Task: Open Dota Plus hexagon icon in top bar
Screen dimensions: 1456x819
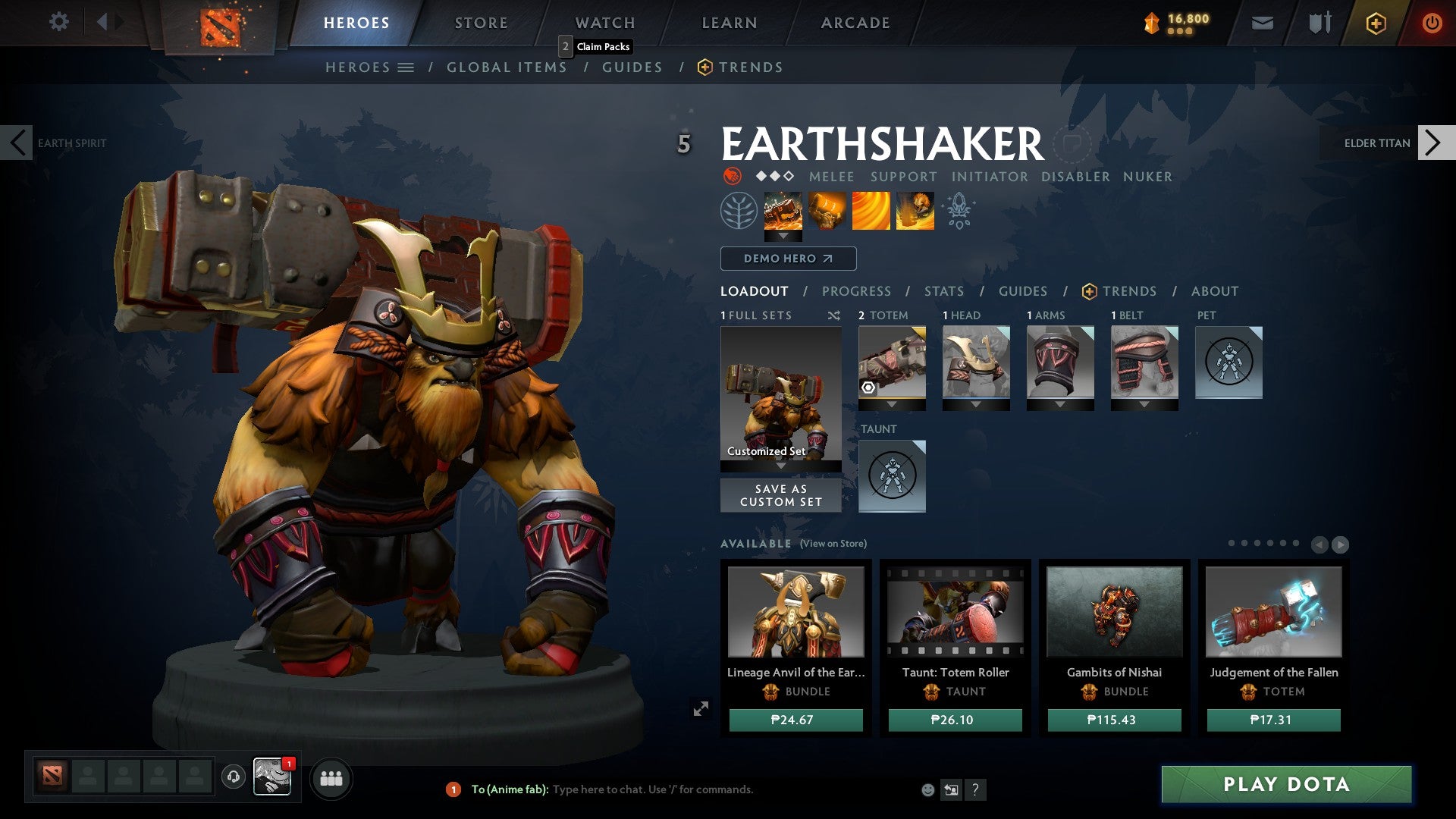Action: tap(1376, 23)
